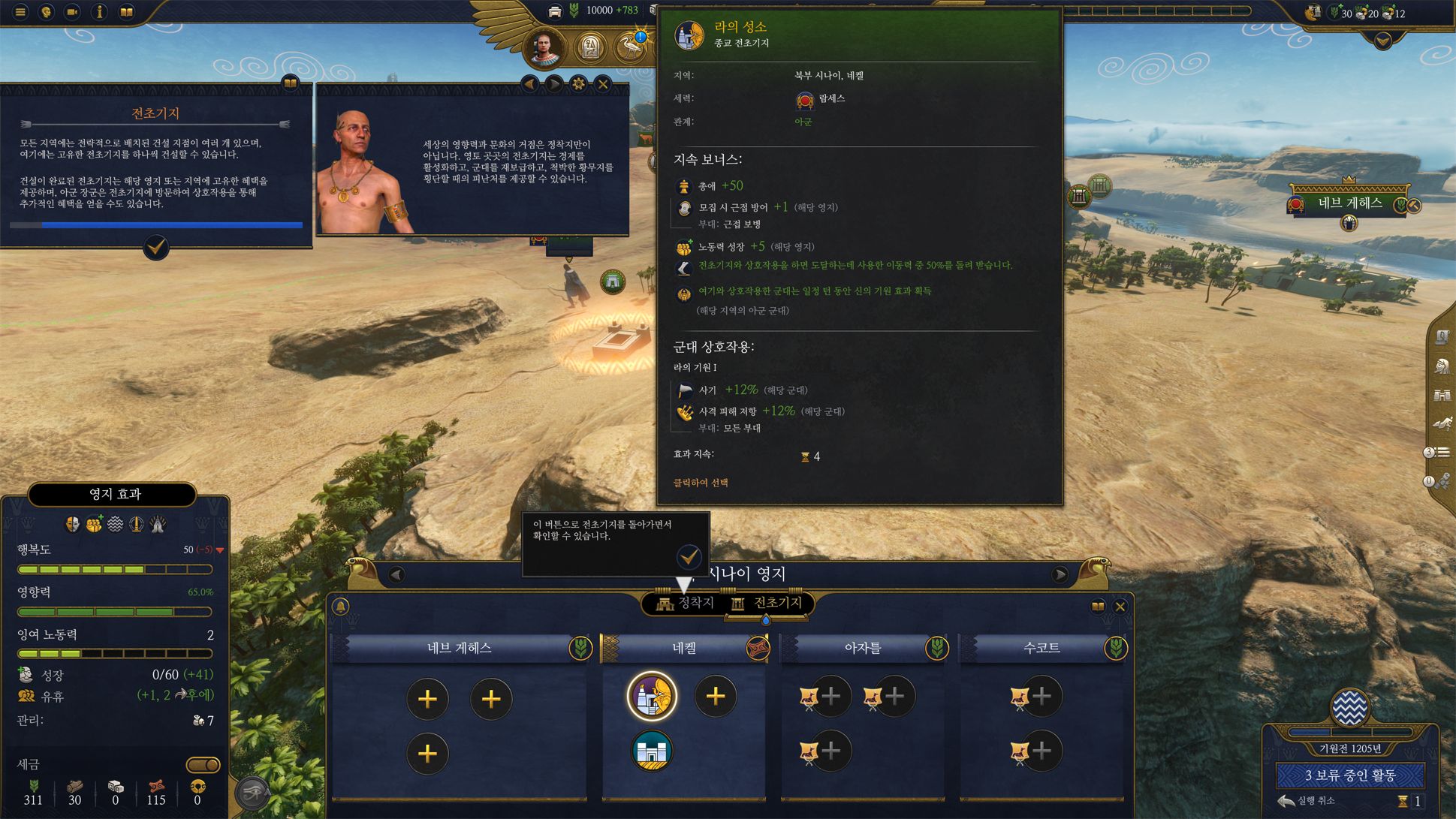This screenshot has width=1456, height=819.
Task: Go back to the previous advisor page
Action: (x=530, y=84)
